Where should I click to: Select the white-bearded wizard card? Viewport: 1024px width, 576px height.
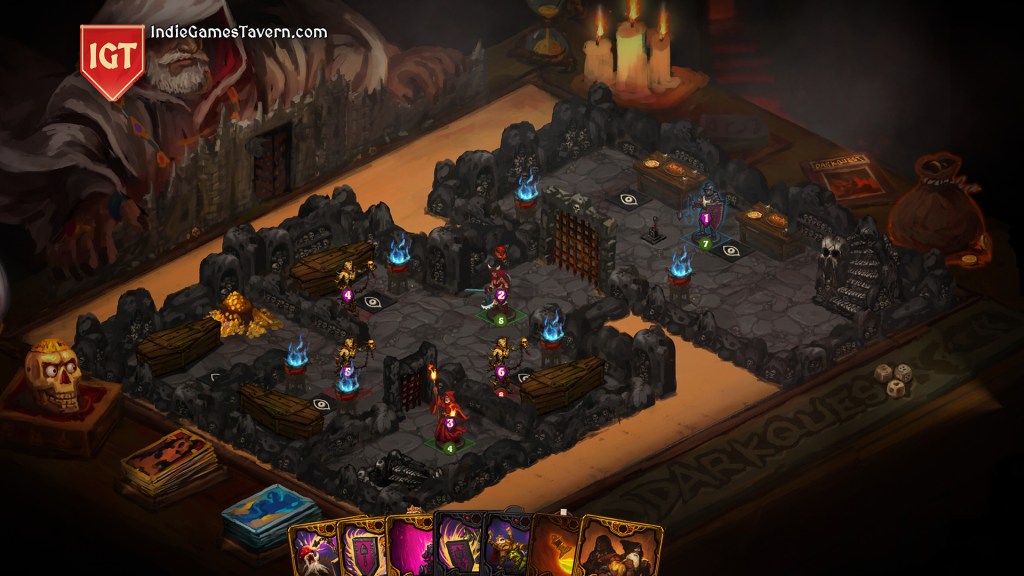tap(313, 551)
